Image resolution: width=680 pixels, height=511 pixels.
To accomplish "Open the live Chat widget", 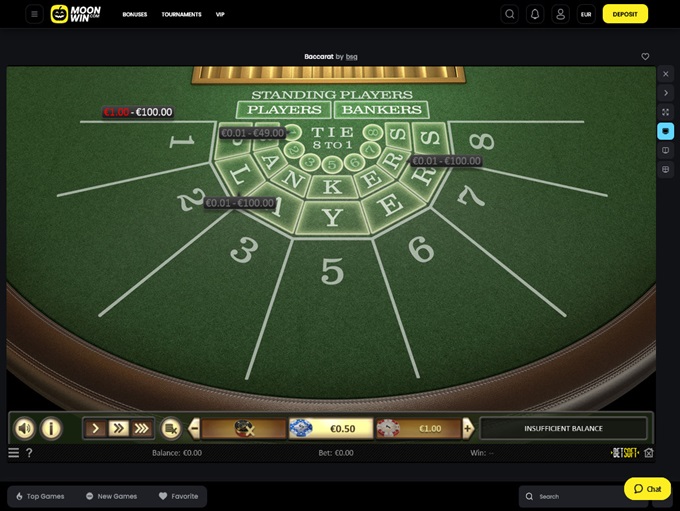I will click(647, 489).
